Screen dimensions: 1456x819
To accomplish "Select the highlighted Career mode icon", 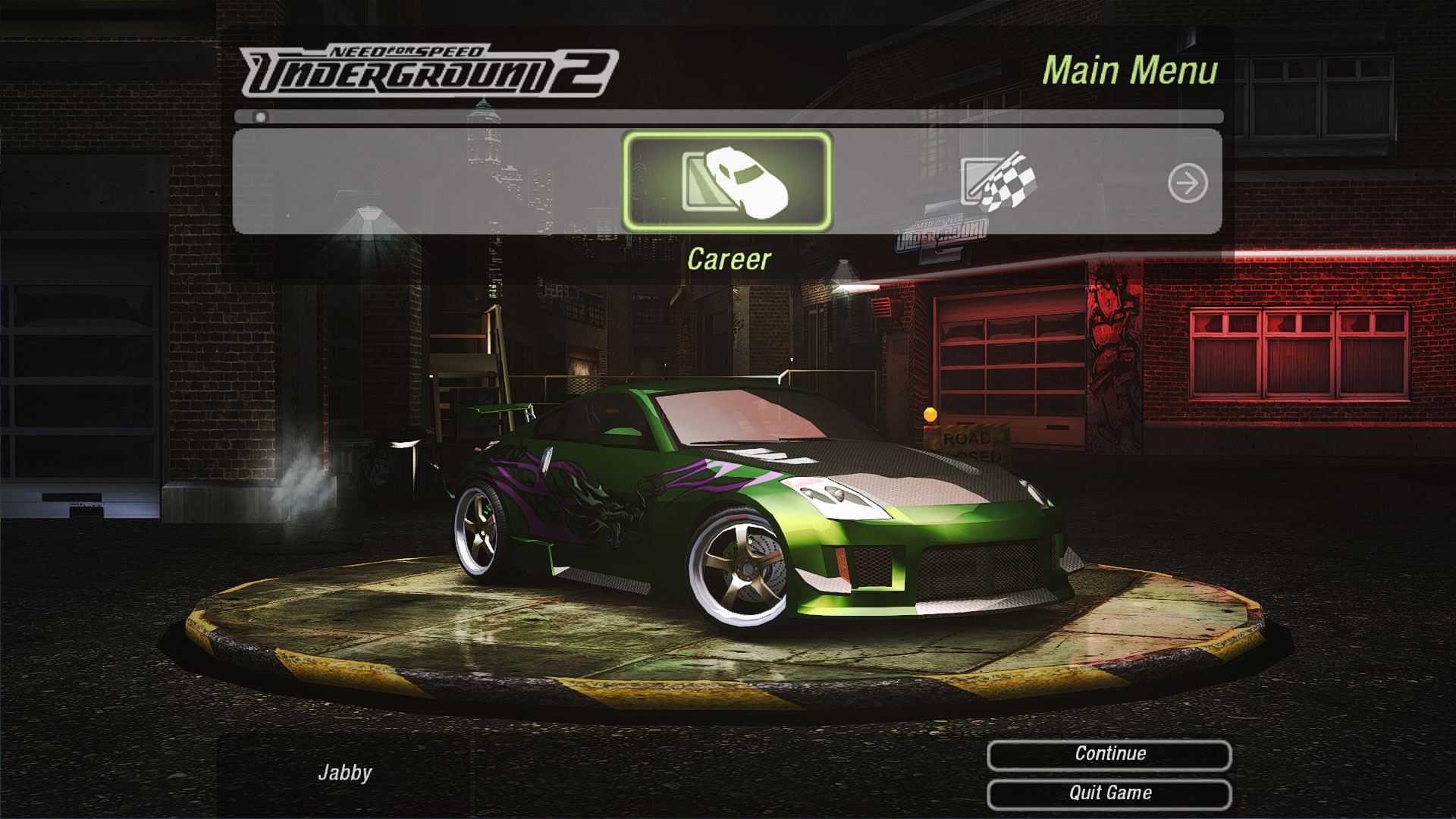I will click(x=727, y=181).
